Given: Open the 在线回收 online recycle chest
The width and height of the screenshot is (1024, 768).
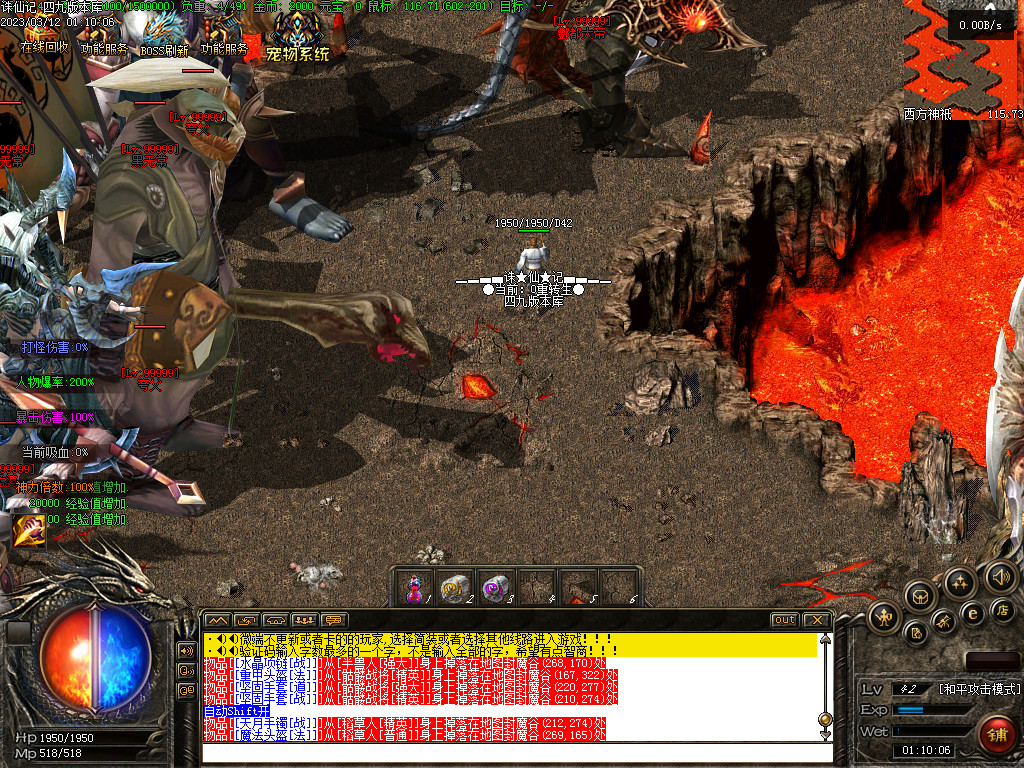Looking at the screenshot, I should (44, 36).
